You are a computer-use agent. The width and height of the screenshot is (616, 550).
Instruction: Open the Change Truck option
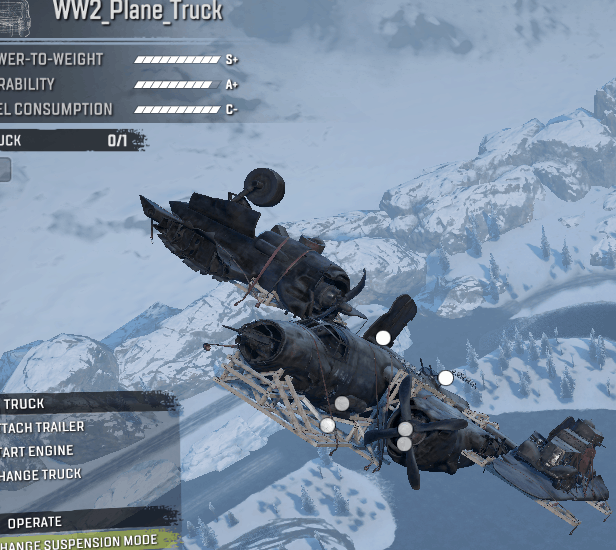(x=42, y=475)
